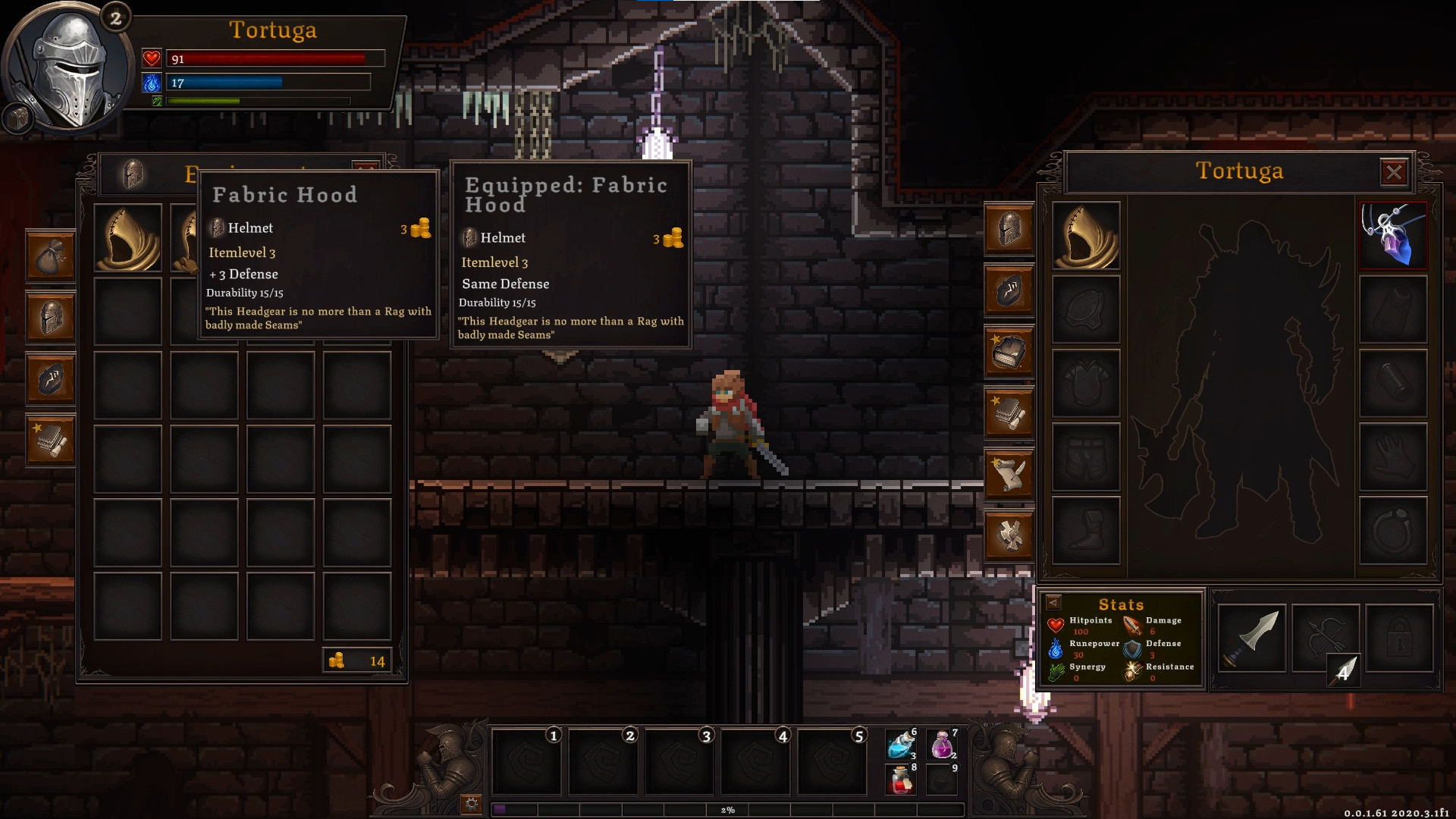Expand the Resistance stat entry
Screen dimensions: 1456x819
click(1168, 667)
